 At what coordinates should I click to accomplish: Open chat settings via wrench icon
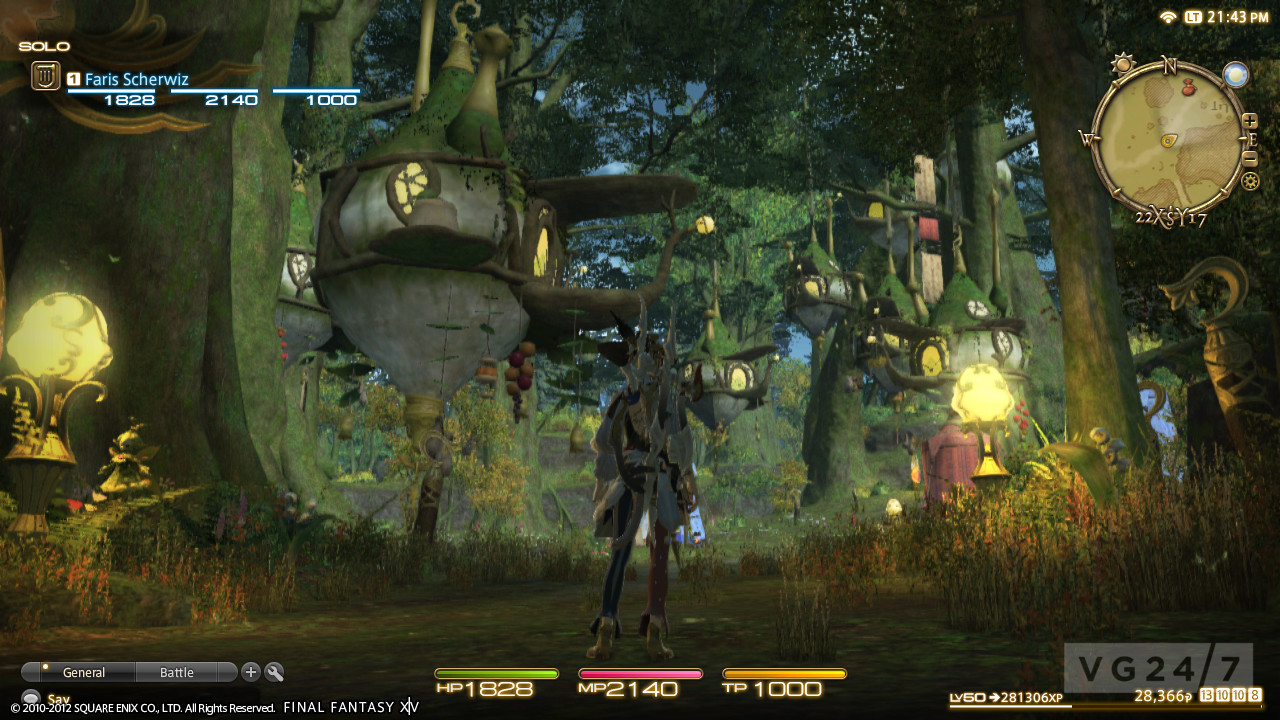(x=274, y=673)
